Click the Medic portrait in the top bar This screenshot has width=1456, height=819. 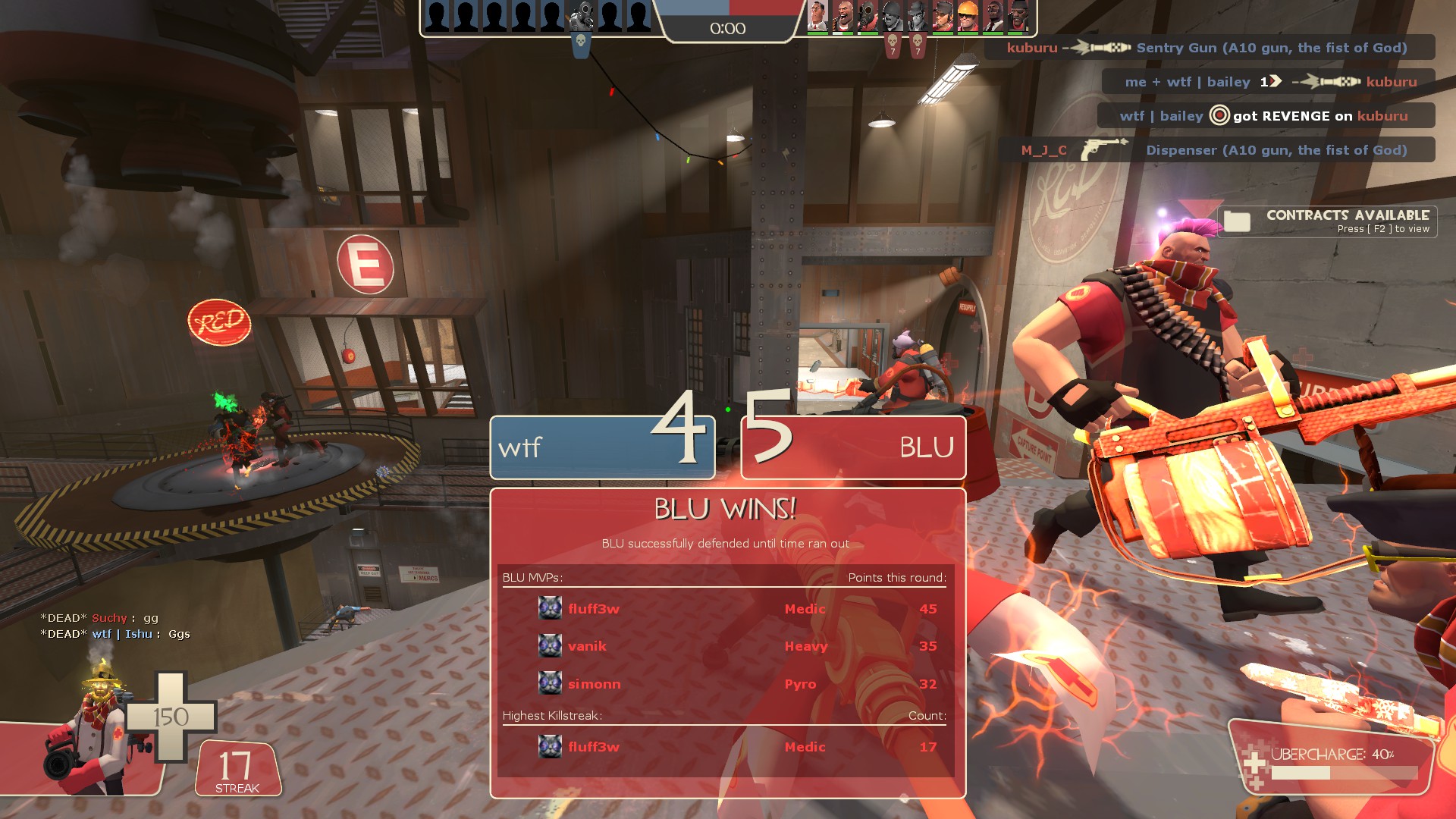(x=817, y=17)
